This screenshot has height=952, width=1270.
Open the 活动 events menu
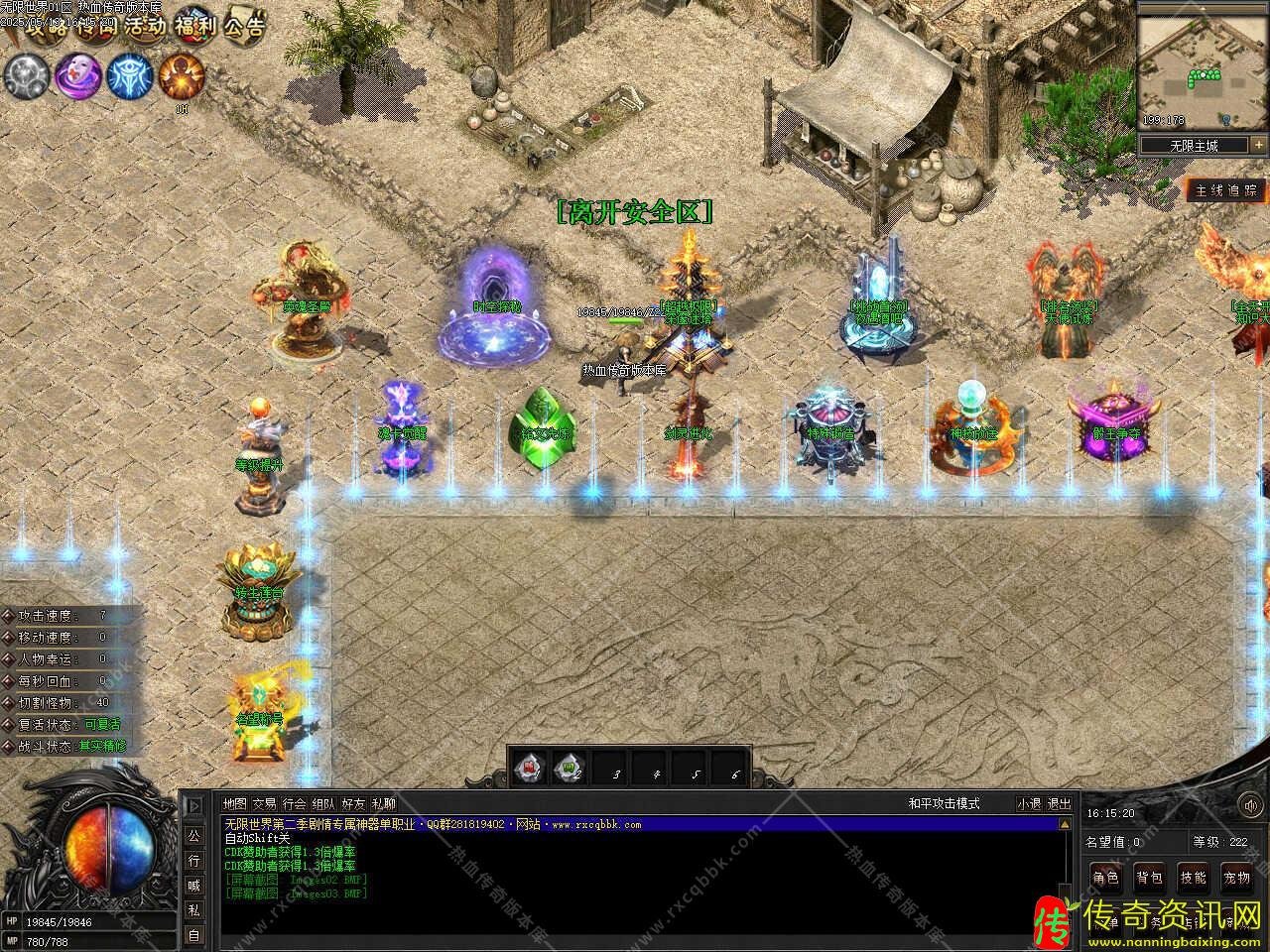coord(146,27)
